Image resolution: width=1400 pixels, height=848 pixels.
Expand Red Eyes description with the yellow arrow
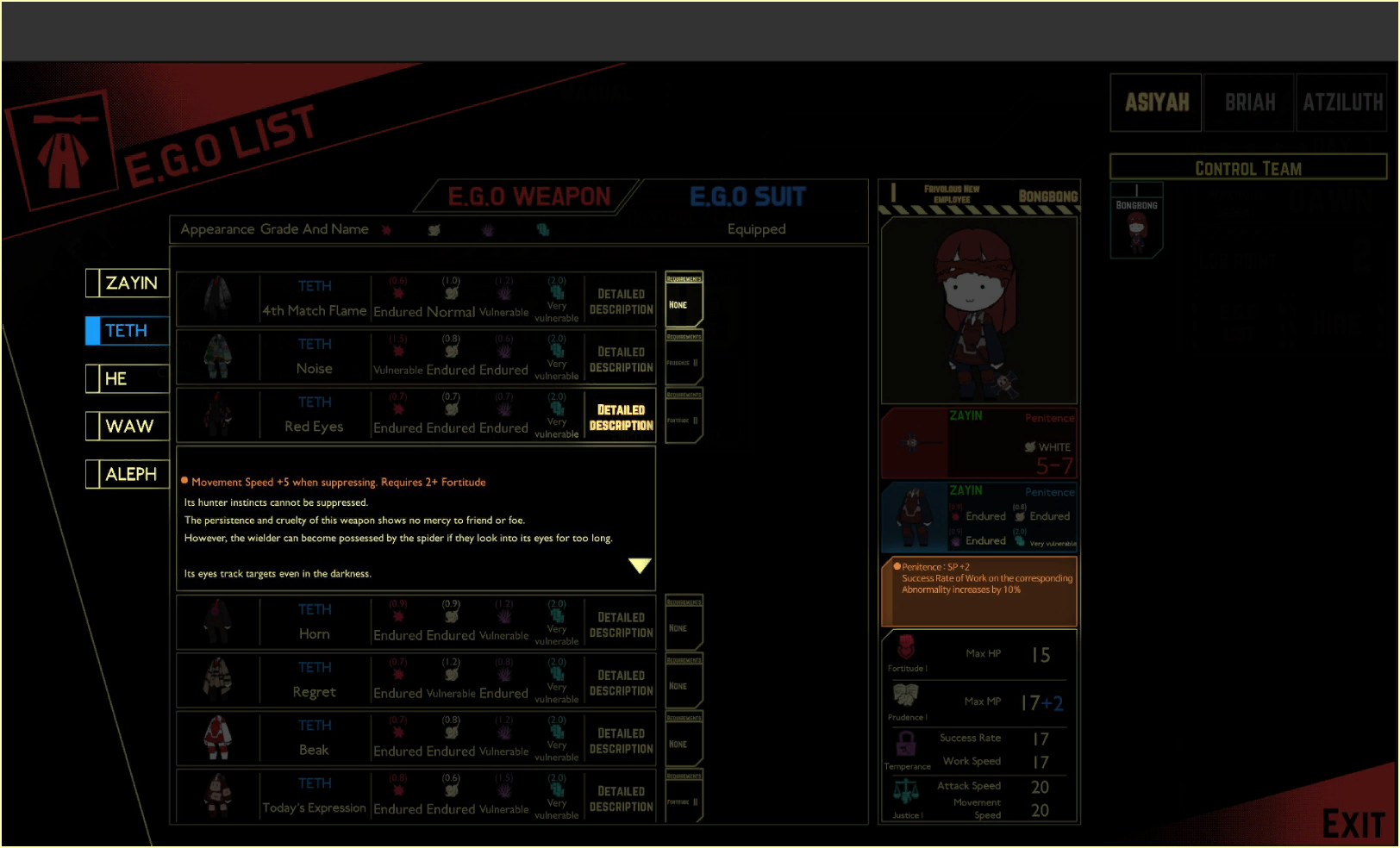(640, 565)
